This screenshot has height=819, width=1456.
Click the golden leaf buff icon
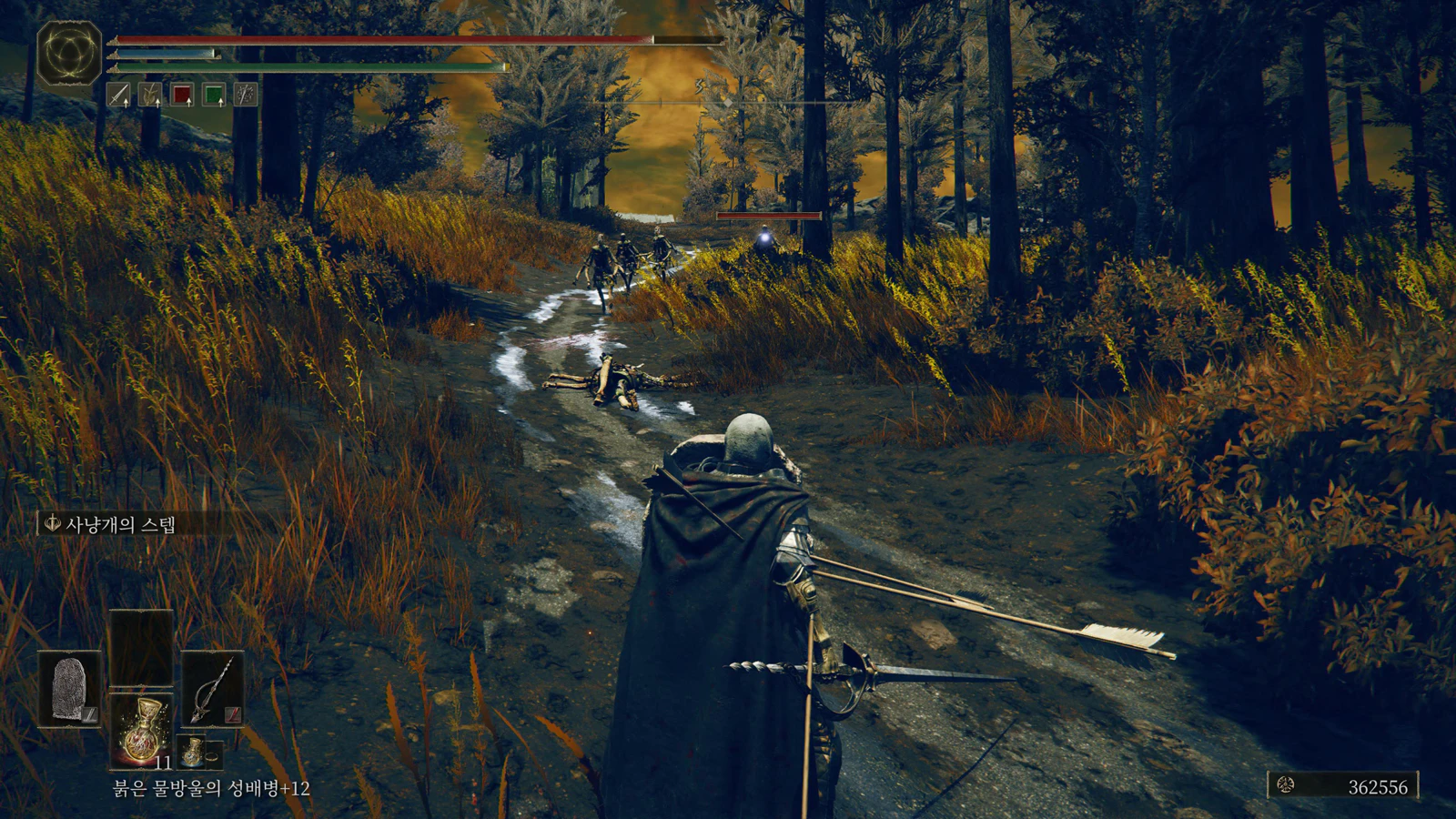[150, 95]
